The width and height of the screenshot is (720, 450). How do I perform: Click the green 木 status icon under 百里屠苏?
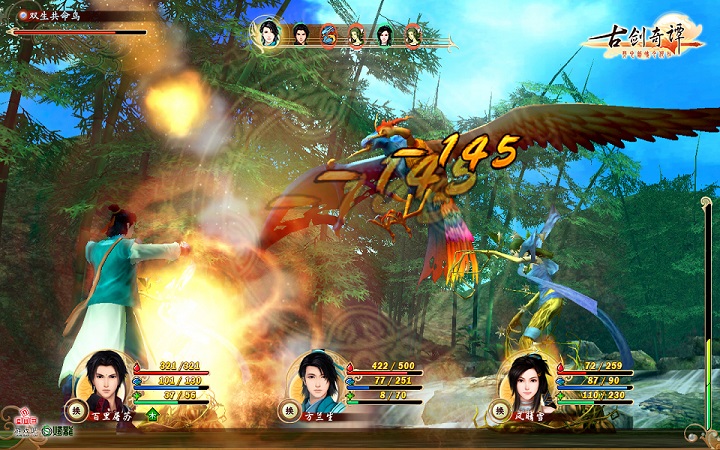[x=152, y=413]
